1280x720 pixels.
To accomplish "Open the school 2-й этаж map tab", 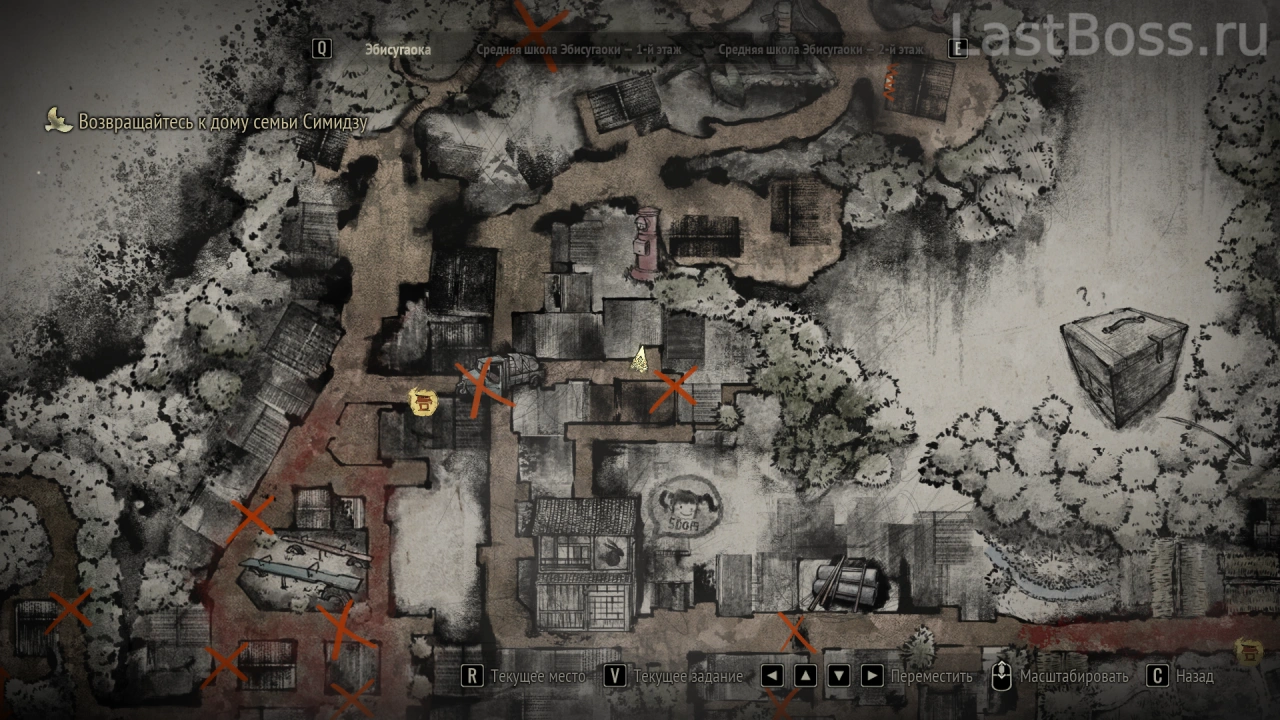I will click(x=821, y=49).
